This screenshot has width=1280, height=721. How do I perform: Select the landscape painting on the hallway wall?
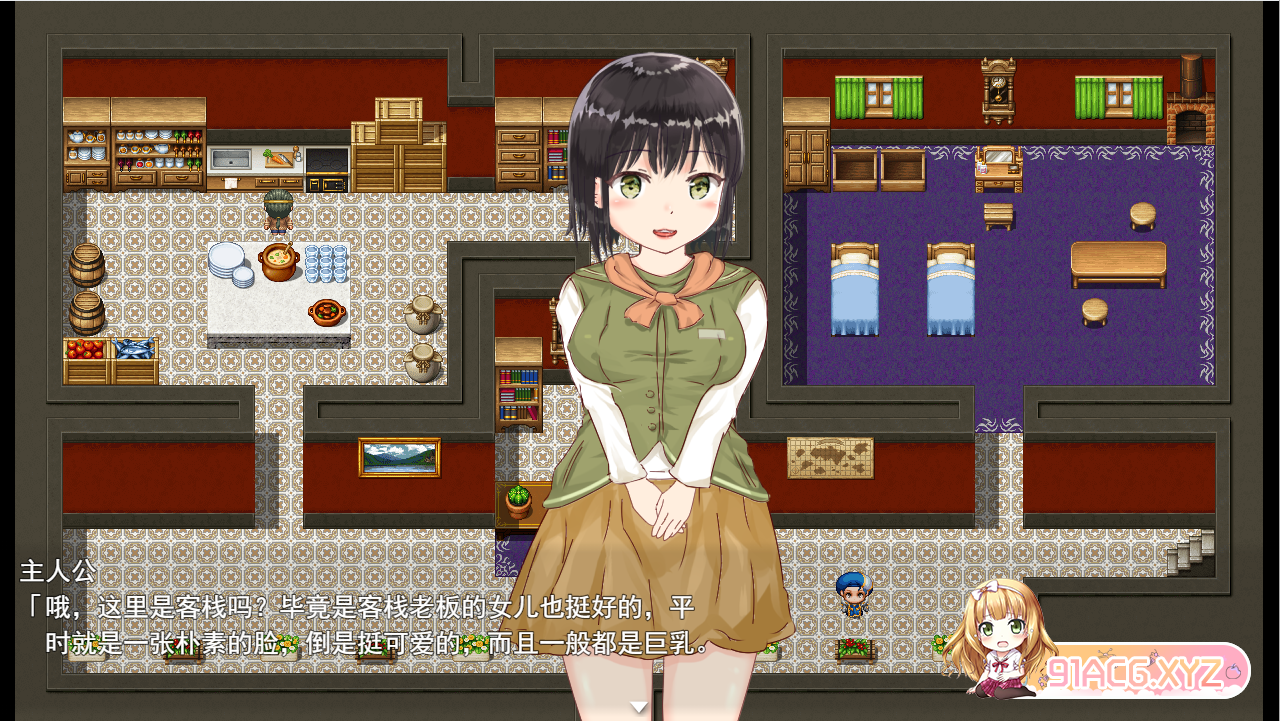(400, 457)
